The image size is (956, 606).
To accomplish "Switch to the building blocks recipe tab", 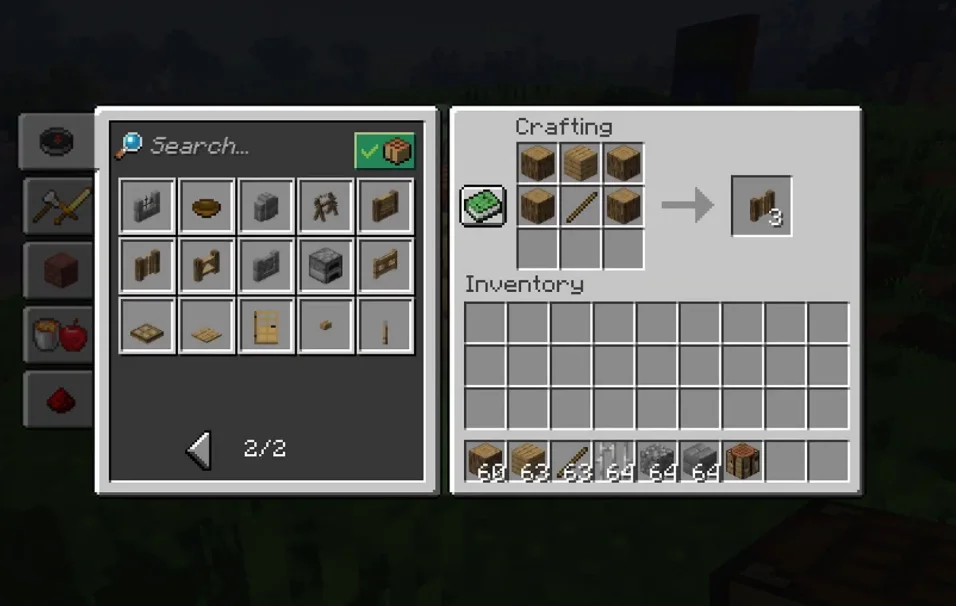I will tap(57, 271).
